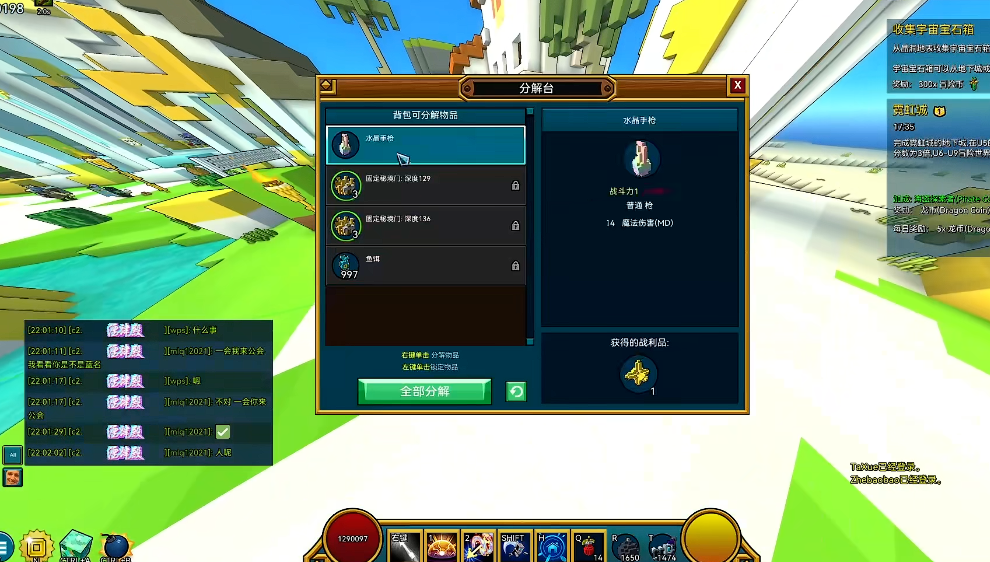Click the 水晶手枪 preview icon in details panel
Screen dimensions: 990x562
[x=641, y=159]
